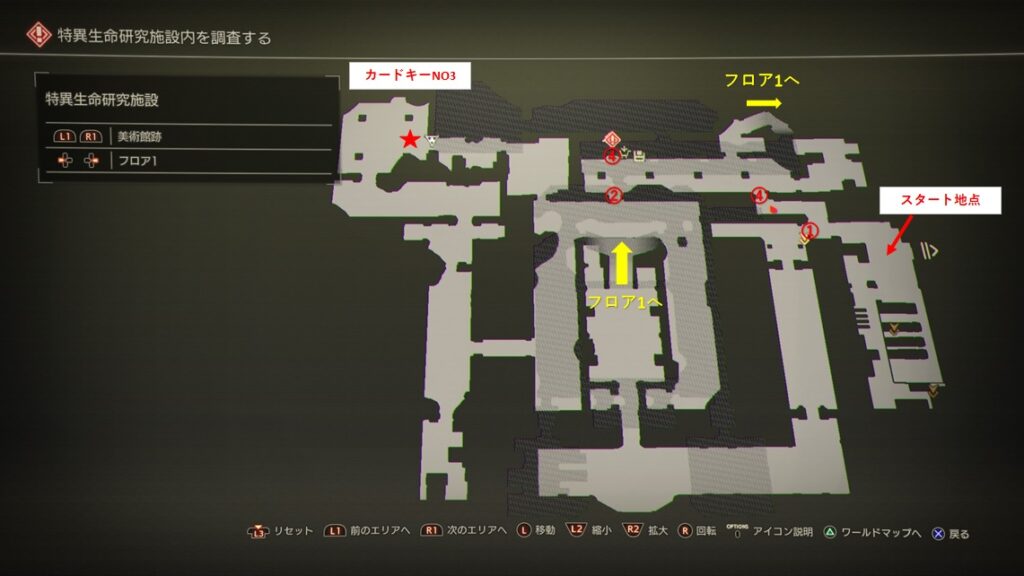This screenshot has height=576, width=1024.
Task: Click the red star map marker
Action: [409, 140]
